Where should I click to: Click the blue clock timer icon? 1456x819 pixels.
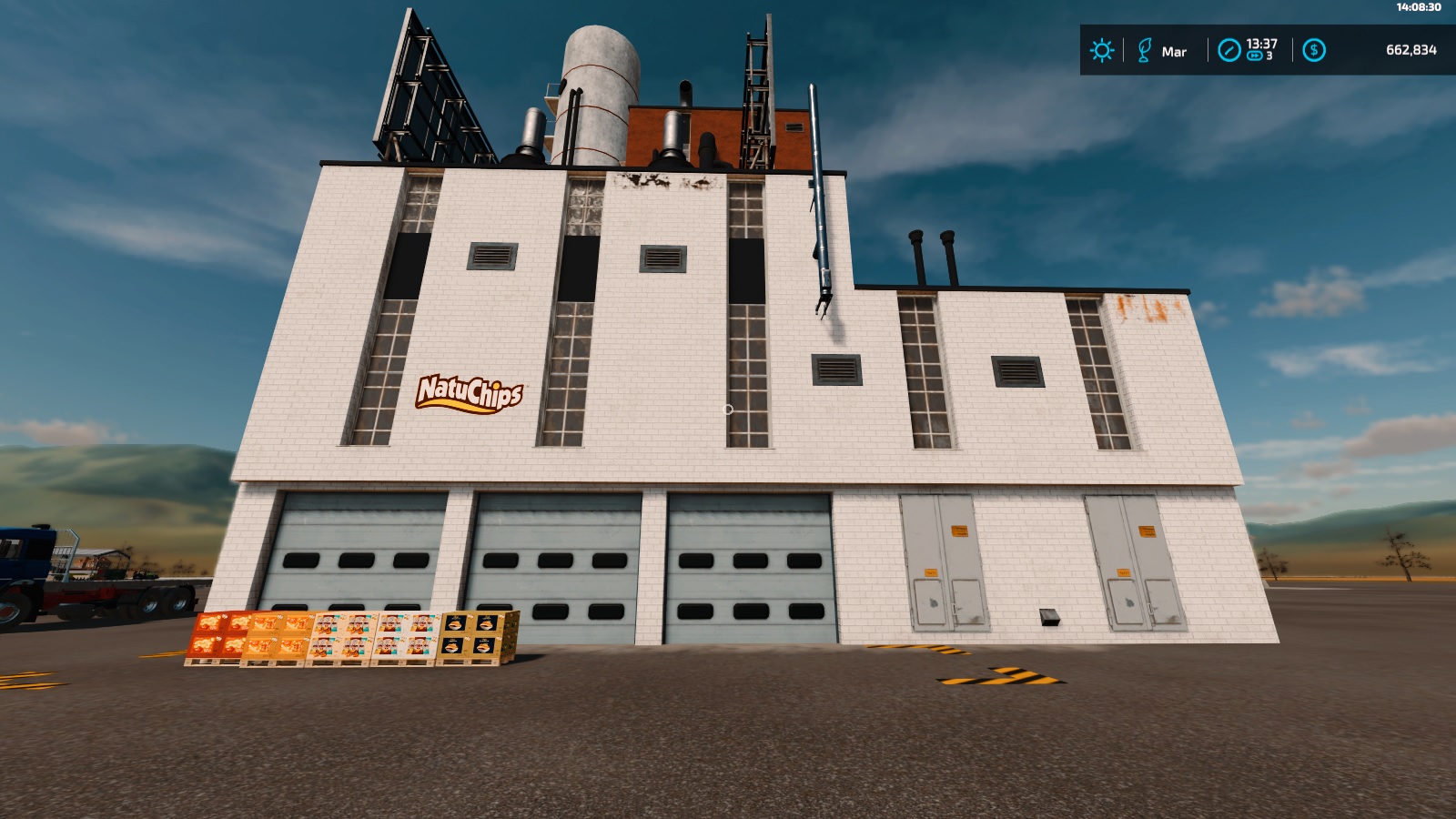click(1229, 50)
